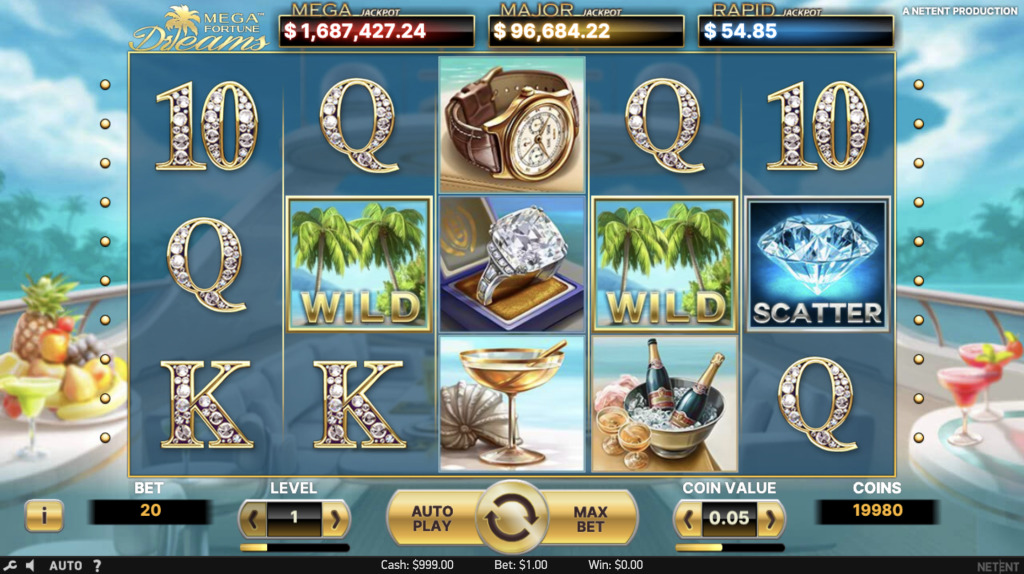Raise the coin value
Screen dimensions: 1024x574
(771, 519)
